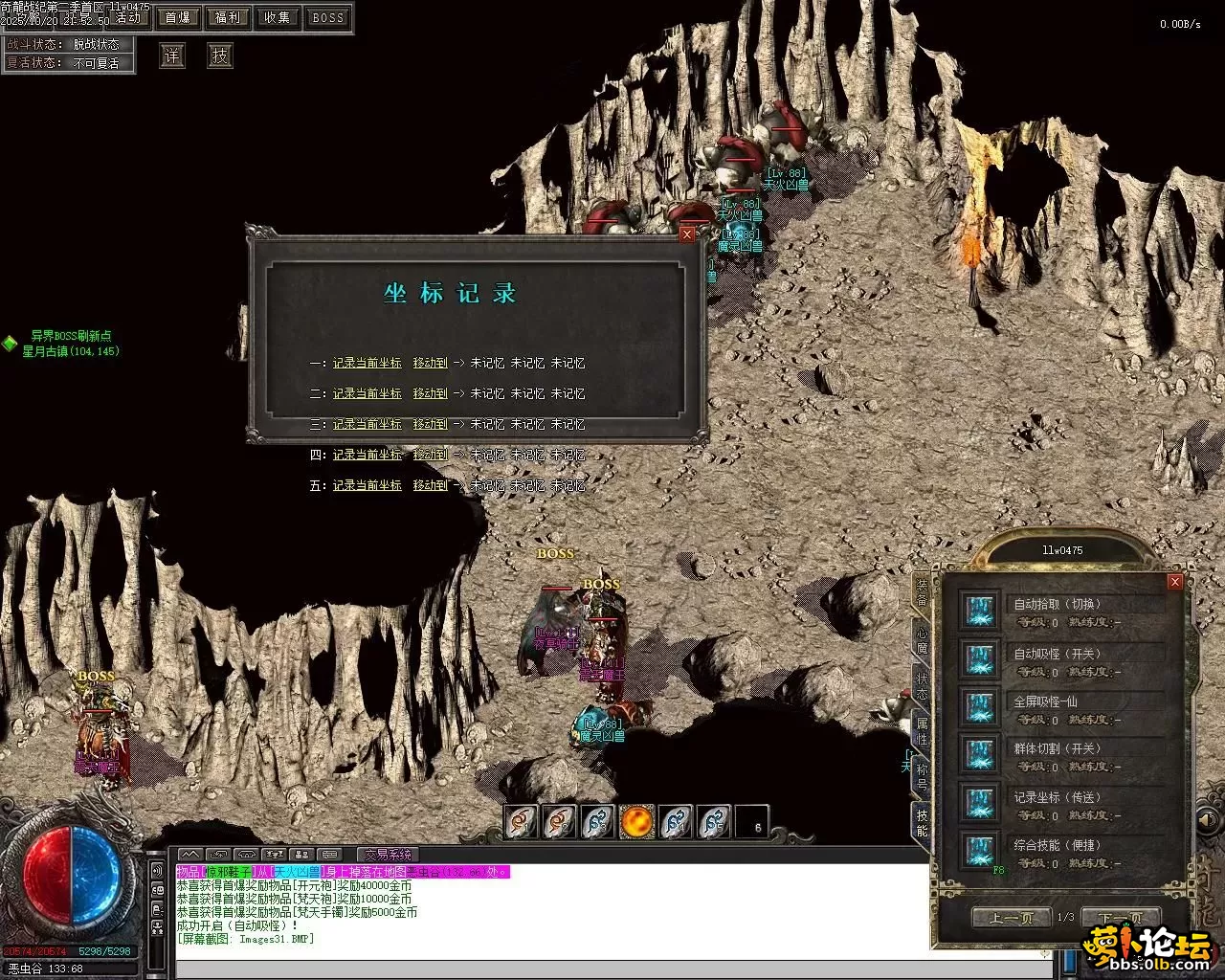
Task: Open the 收集 collection menu
Action: [x=278, y=17]
